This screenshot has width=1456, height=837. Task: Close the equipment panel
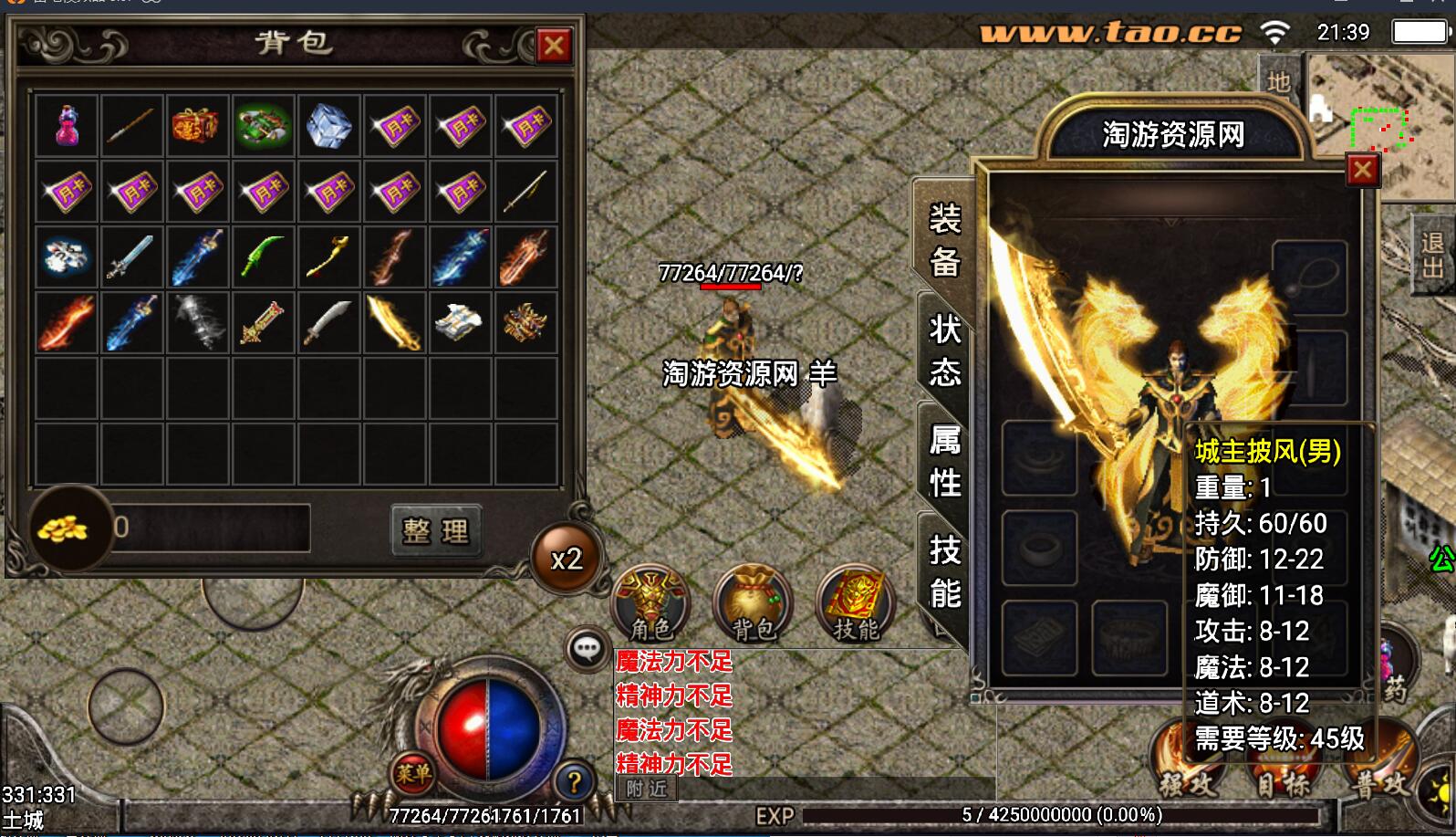(1362, 170)
